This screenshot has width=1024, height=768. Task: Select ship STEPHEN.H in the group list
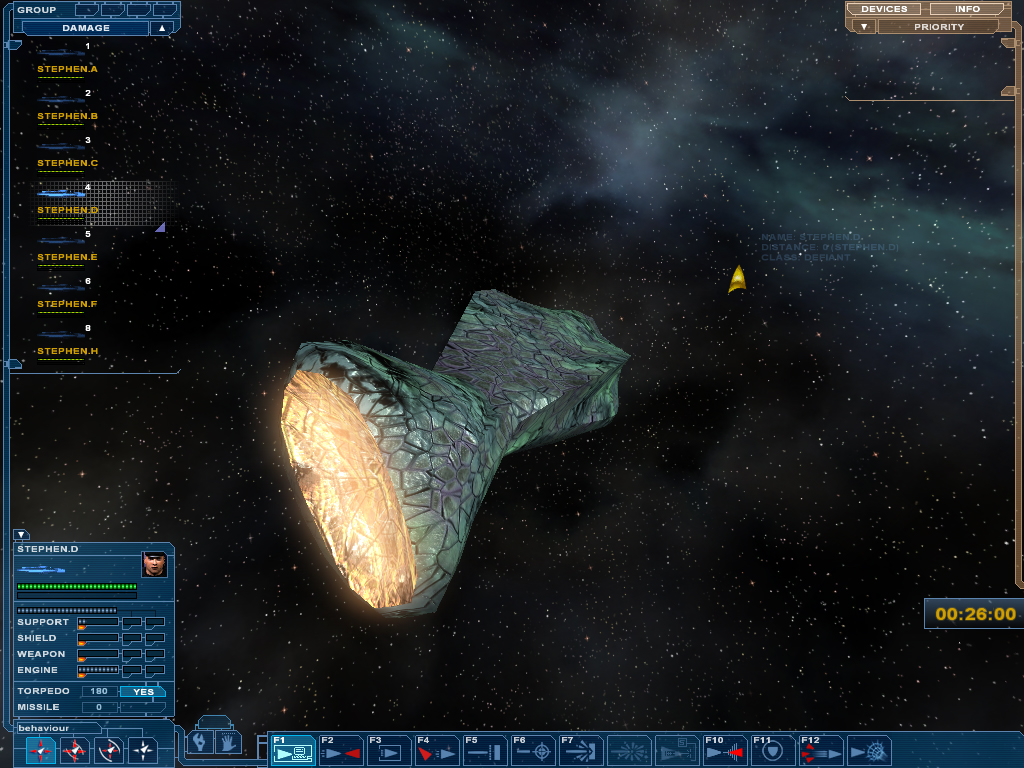(66, 351)
